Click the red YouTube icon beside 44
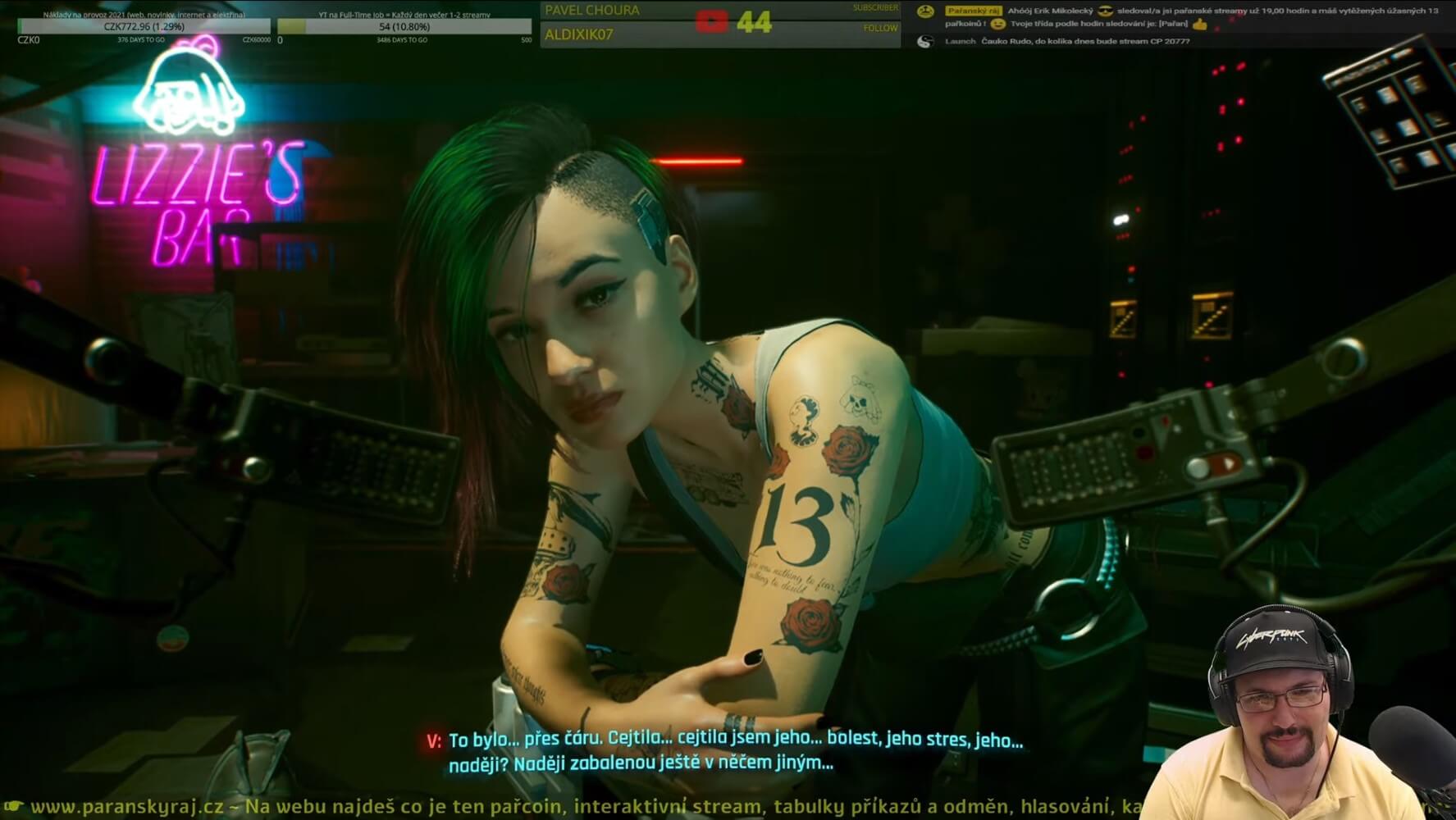This screenshot has width=1456, height=820. [x=711, y=21]
